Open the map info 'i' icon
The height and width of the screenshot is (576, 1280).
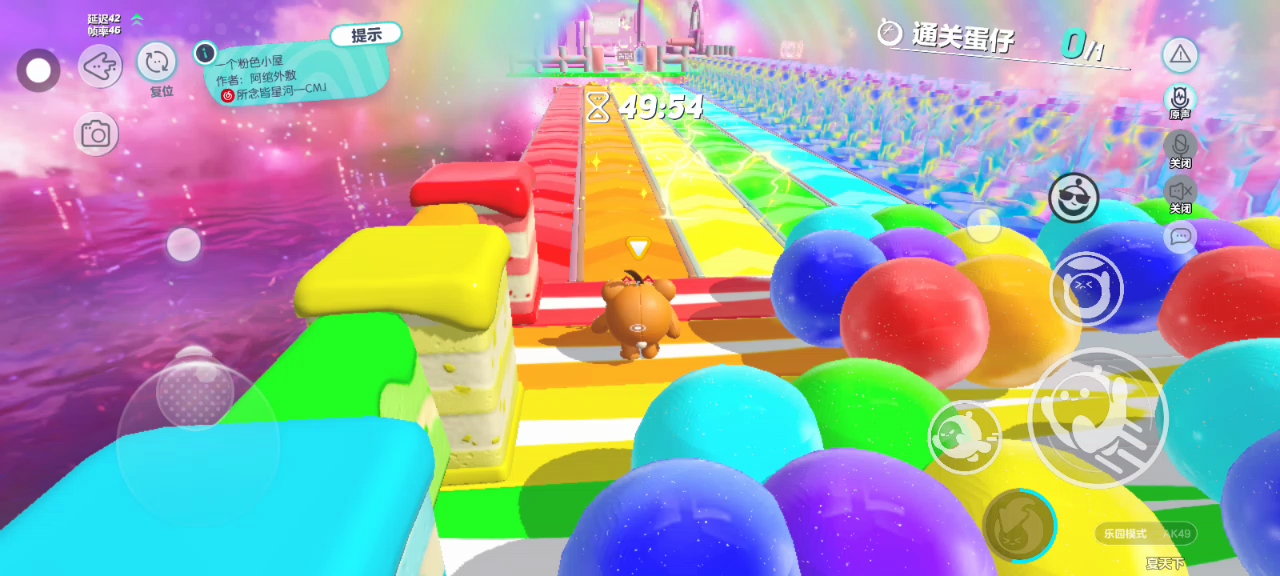coord(205,53)
